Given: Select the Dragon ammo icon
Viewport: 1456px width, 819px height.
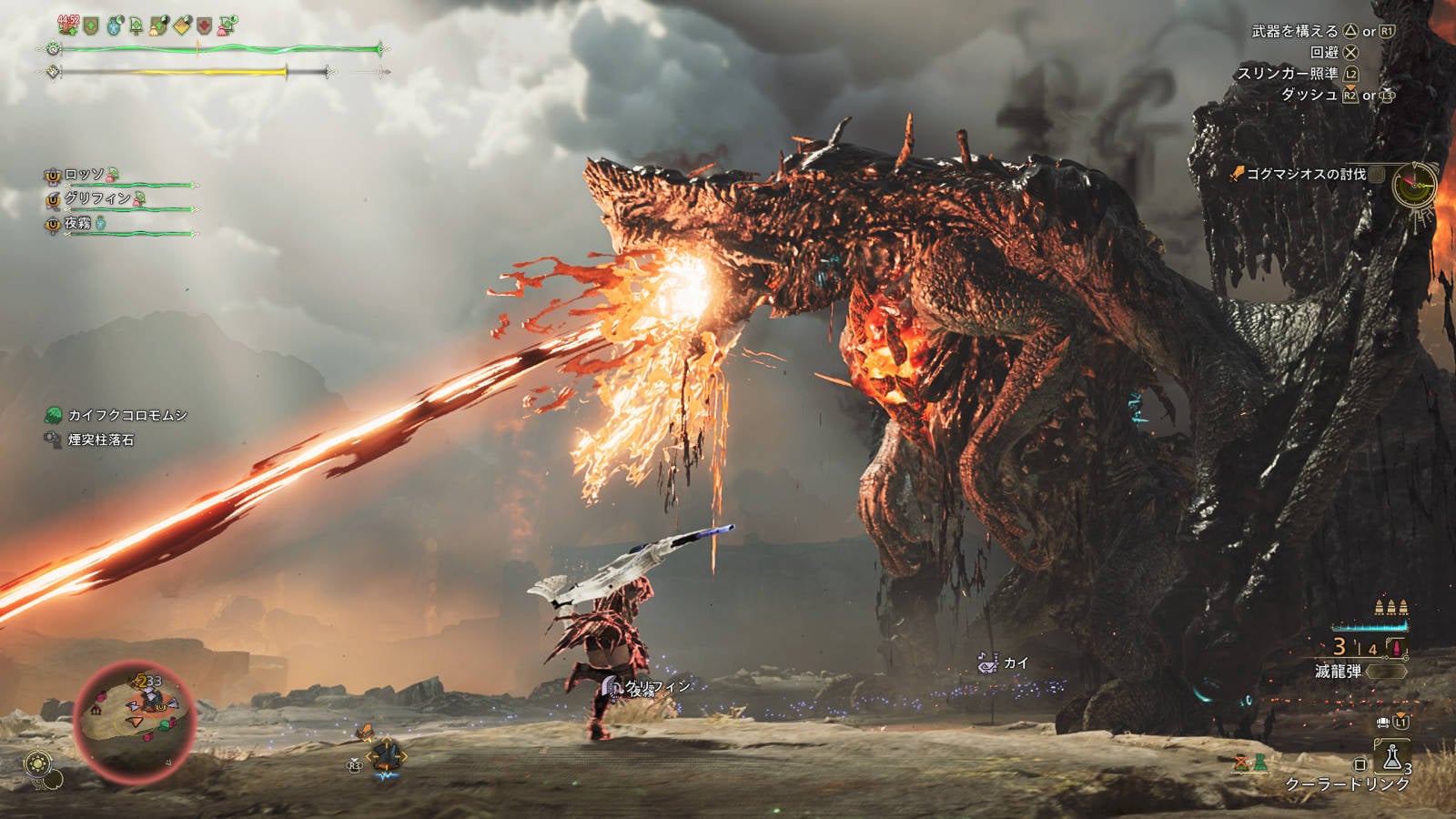Looking at the screenshot, I should click(x=1396, y=648).
